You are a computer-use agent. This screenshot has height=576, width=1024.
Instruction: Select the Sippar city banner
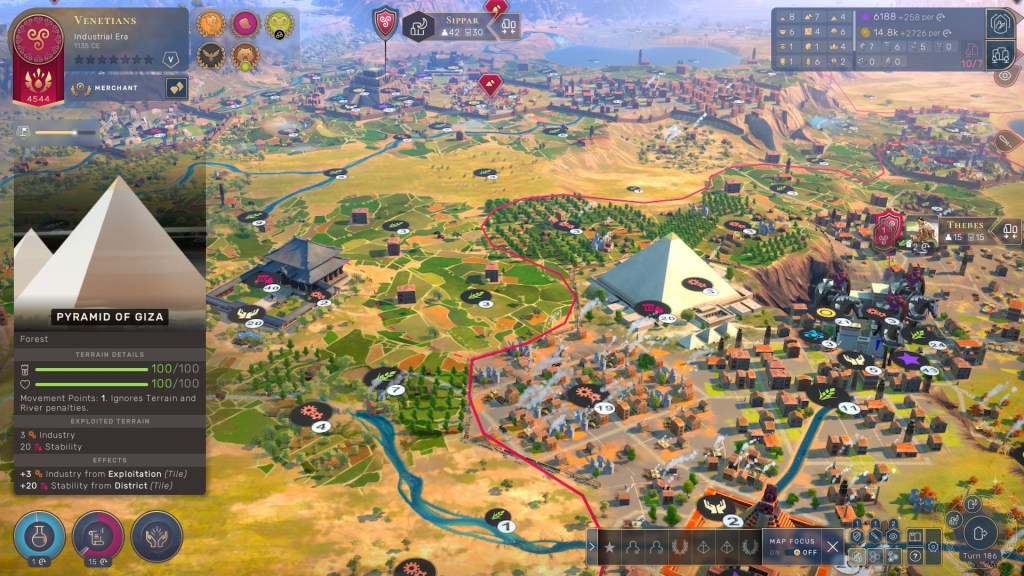[456, 25]
